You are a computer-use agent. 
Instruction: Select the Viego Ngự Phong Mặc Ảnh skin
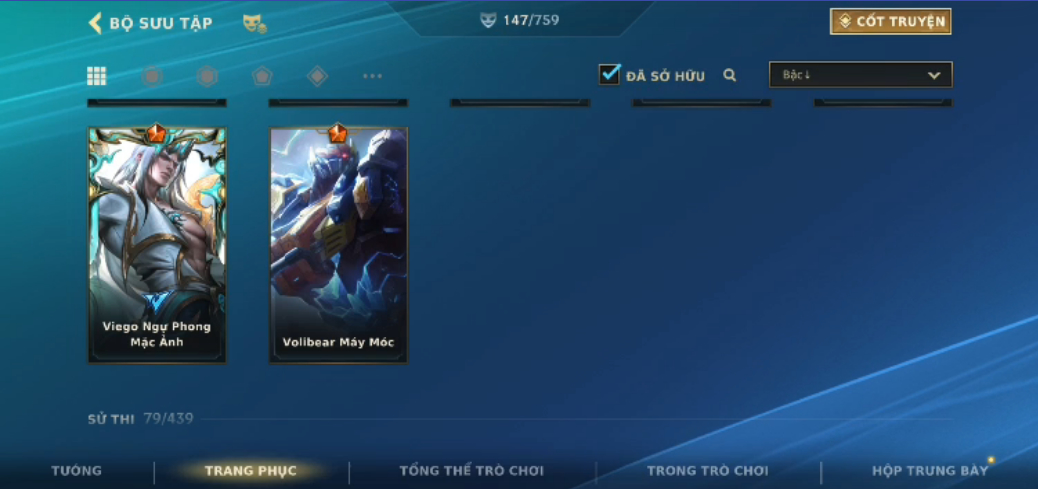157,245
